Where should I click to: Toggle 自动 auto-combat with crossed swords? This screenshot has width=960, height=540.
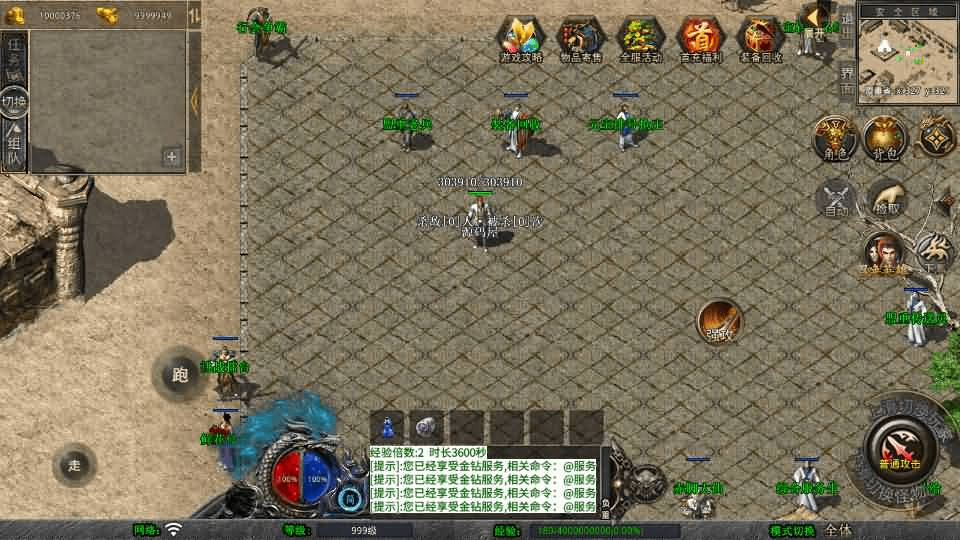[835, 197]
